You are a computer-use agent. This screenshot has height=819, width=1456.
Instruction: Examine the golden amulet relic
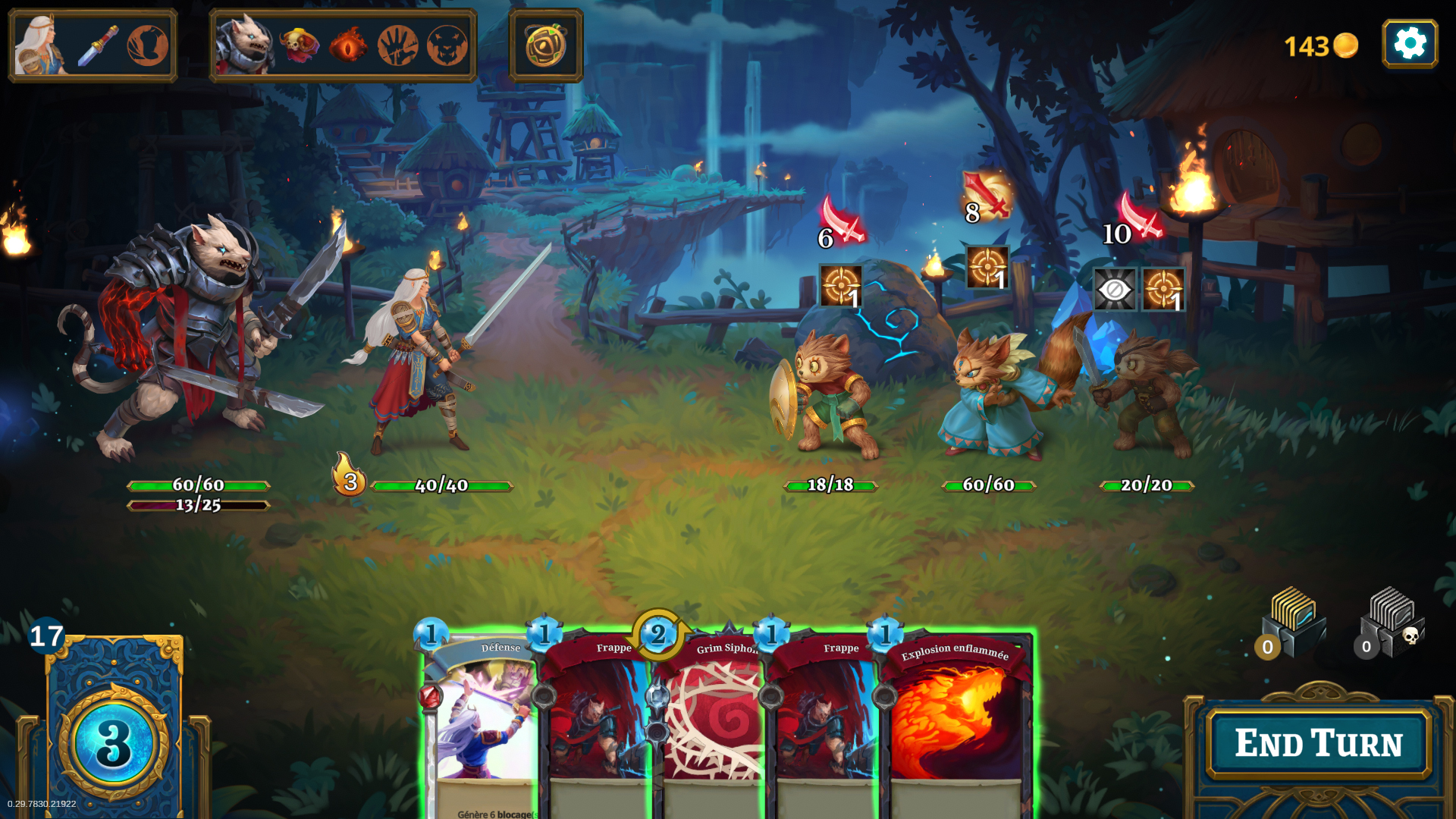point(546,45)
